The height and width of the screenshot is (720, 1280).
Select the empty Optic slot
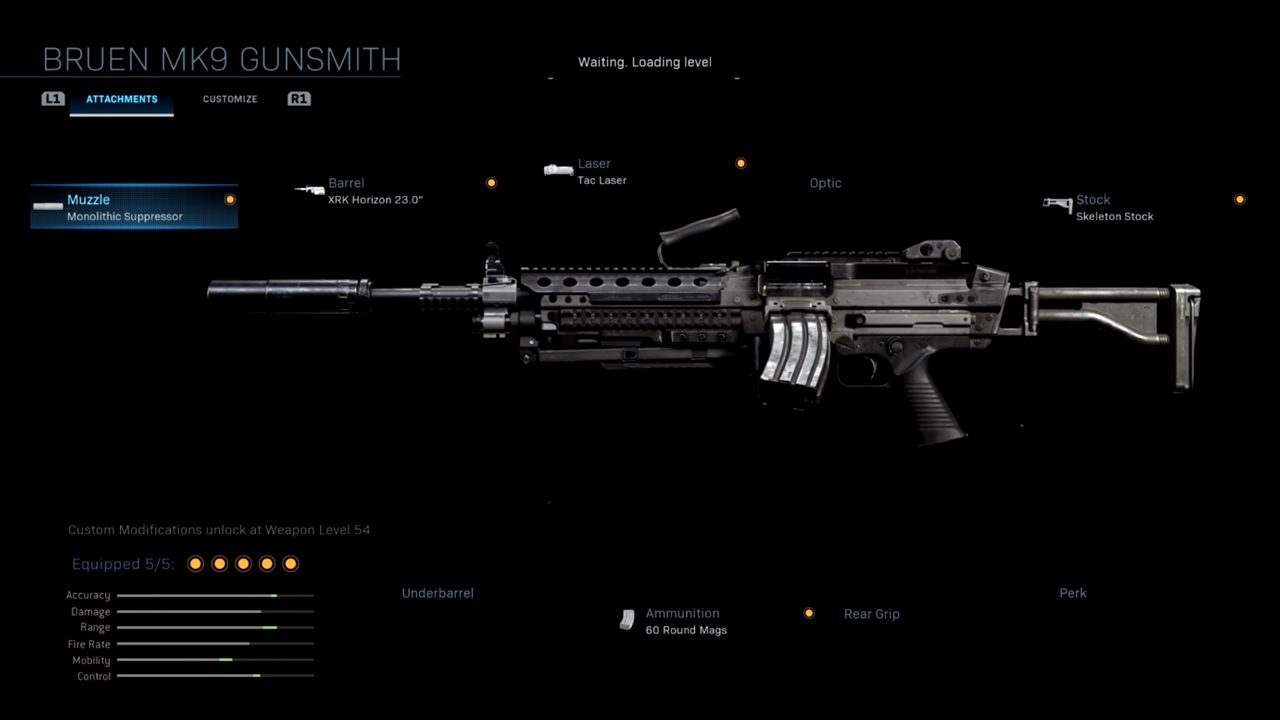pyautogui.click(x=825, y=183)
